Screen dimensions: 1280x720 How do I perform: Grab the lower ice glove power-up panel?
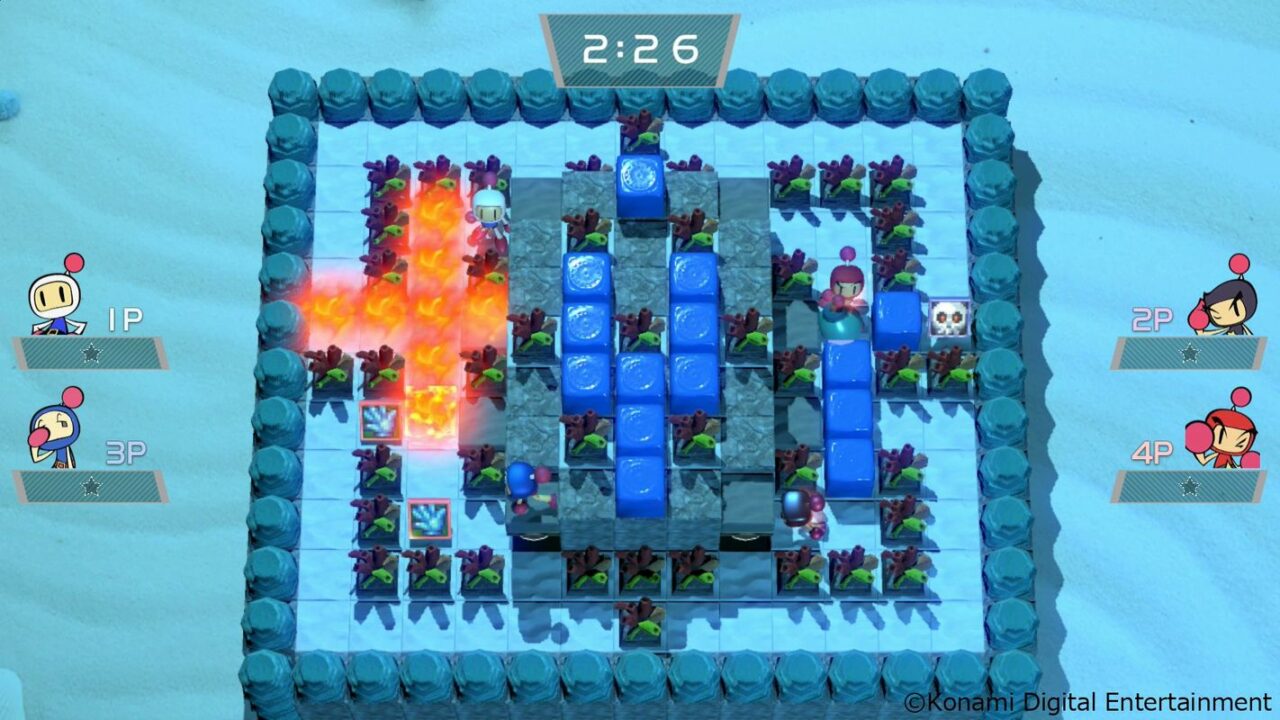[430, 518]
